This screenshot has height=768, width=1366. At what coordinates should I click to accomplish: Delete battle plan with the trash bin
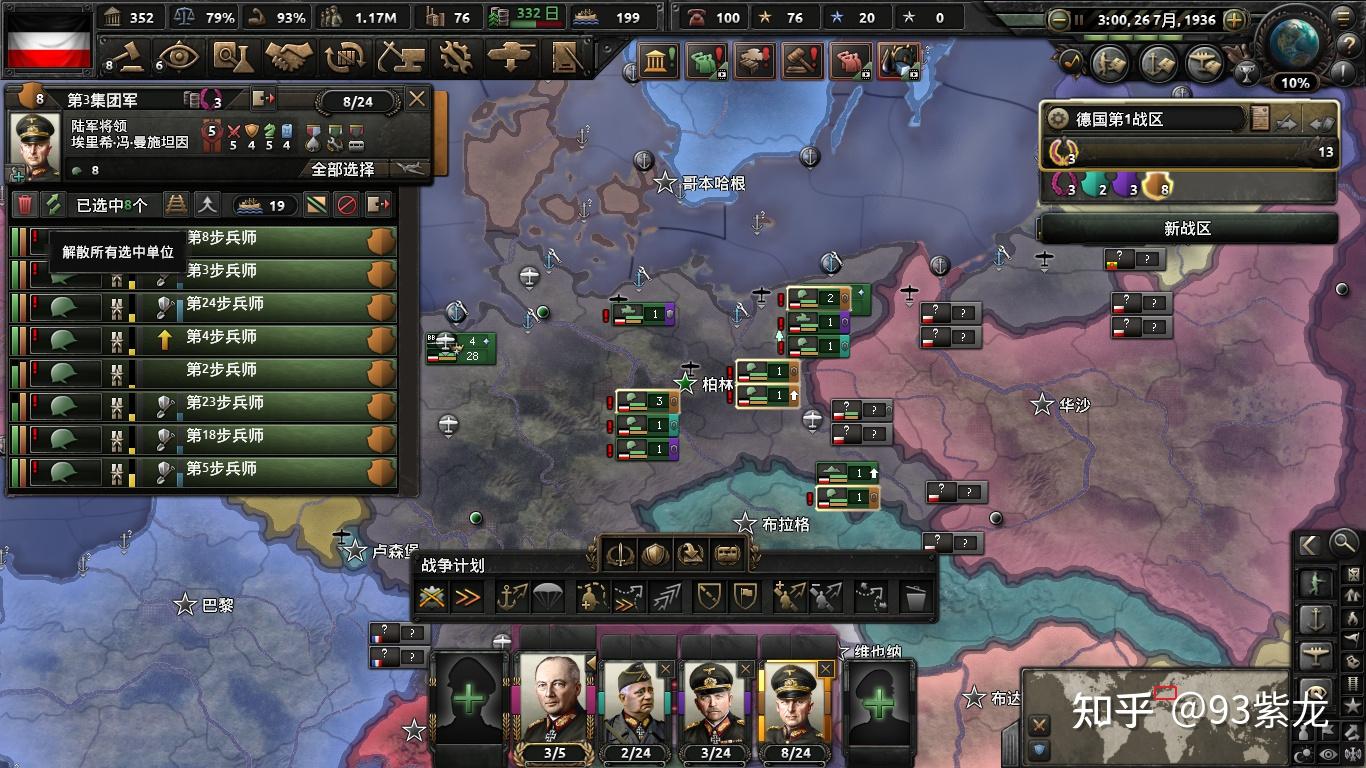[x=914, y=598]
